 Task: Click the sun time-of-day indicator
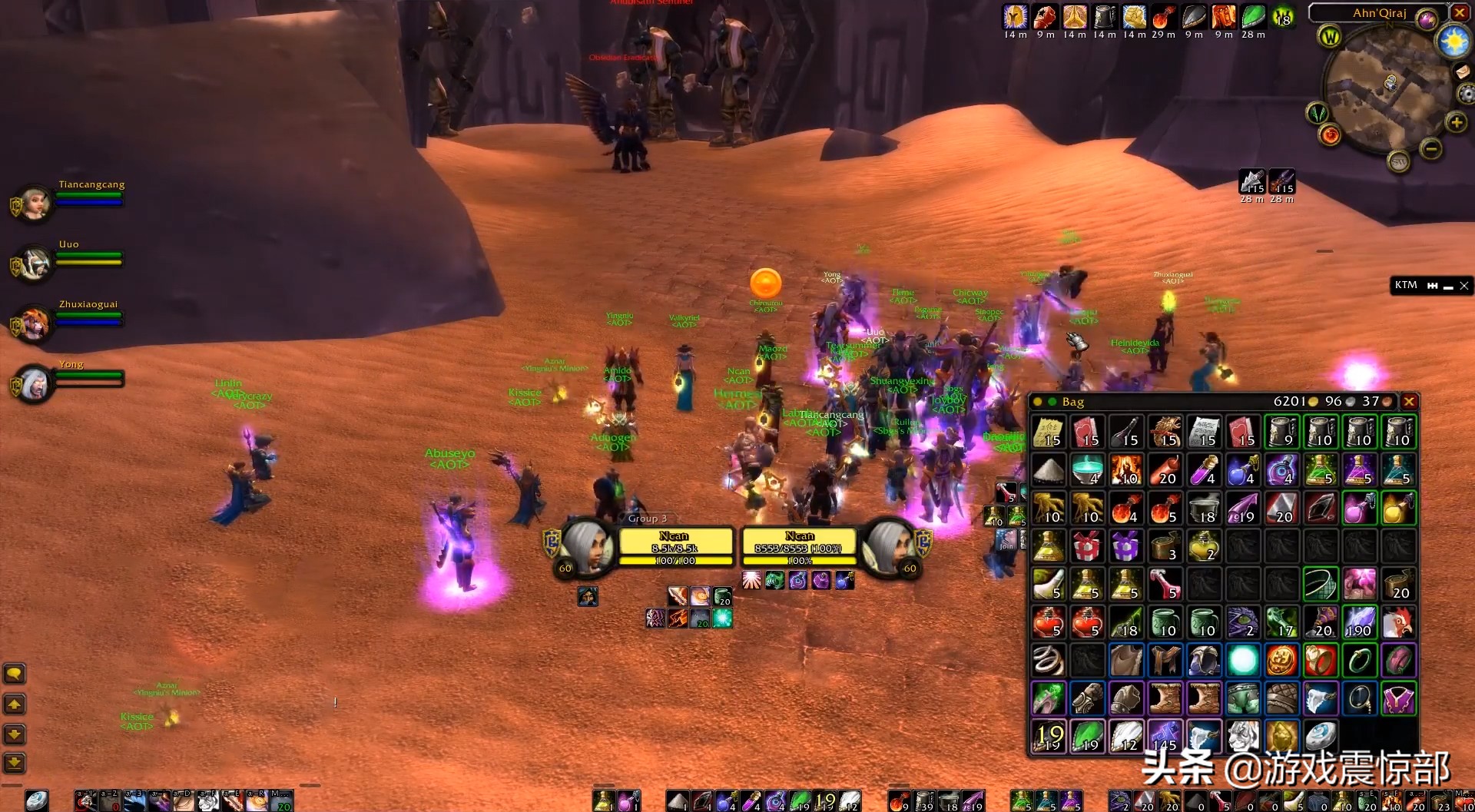click(x=1453, y=41)
